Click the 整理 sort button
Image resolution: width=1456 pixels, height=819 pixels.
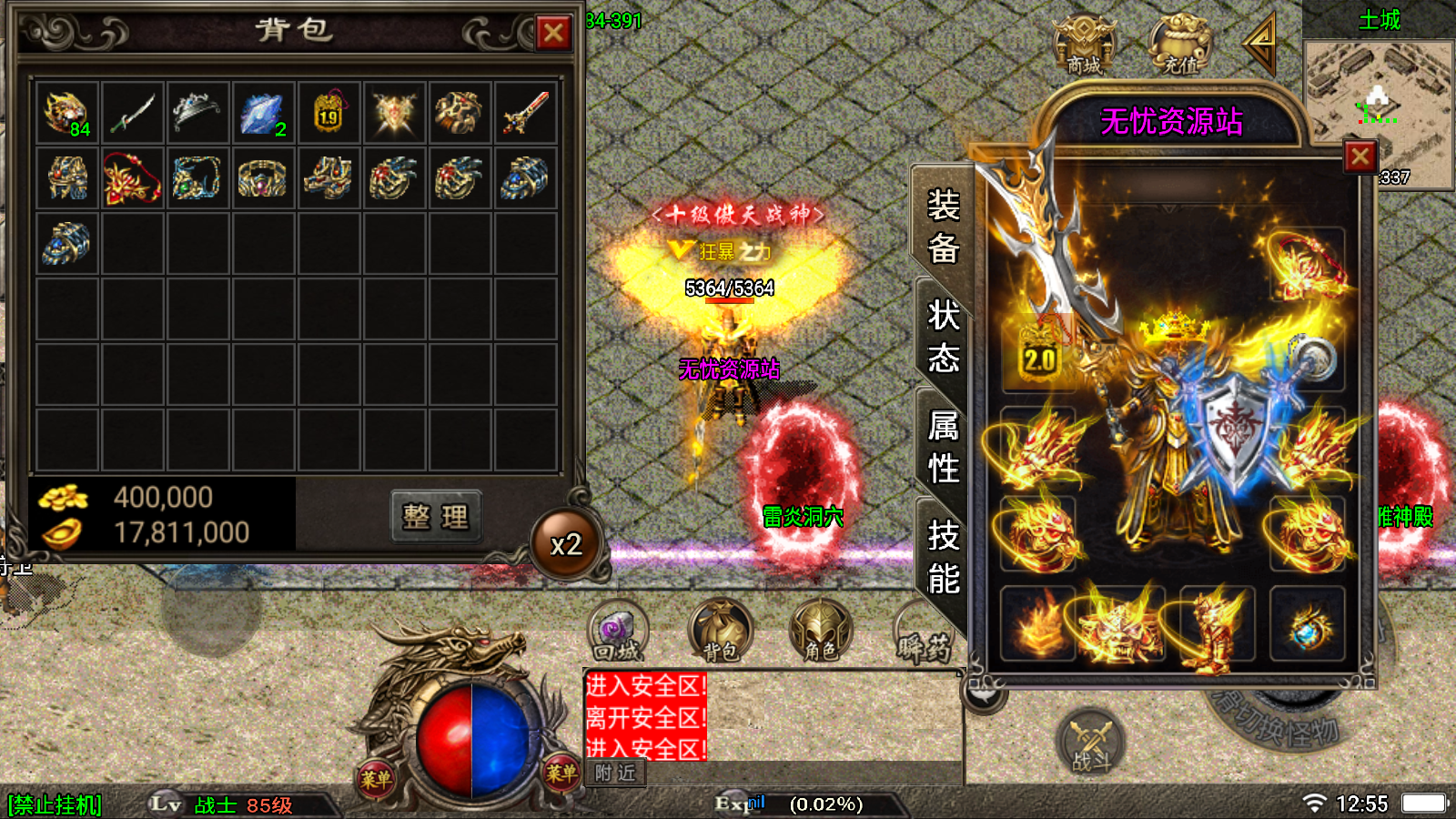tap(436, 517)
